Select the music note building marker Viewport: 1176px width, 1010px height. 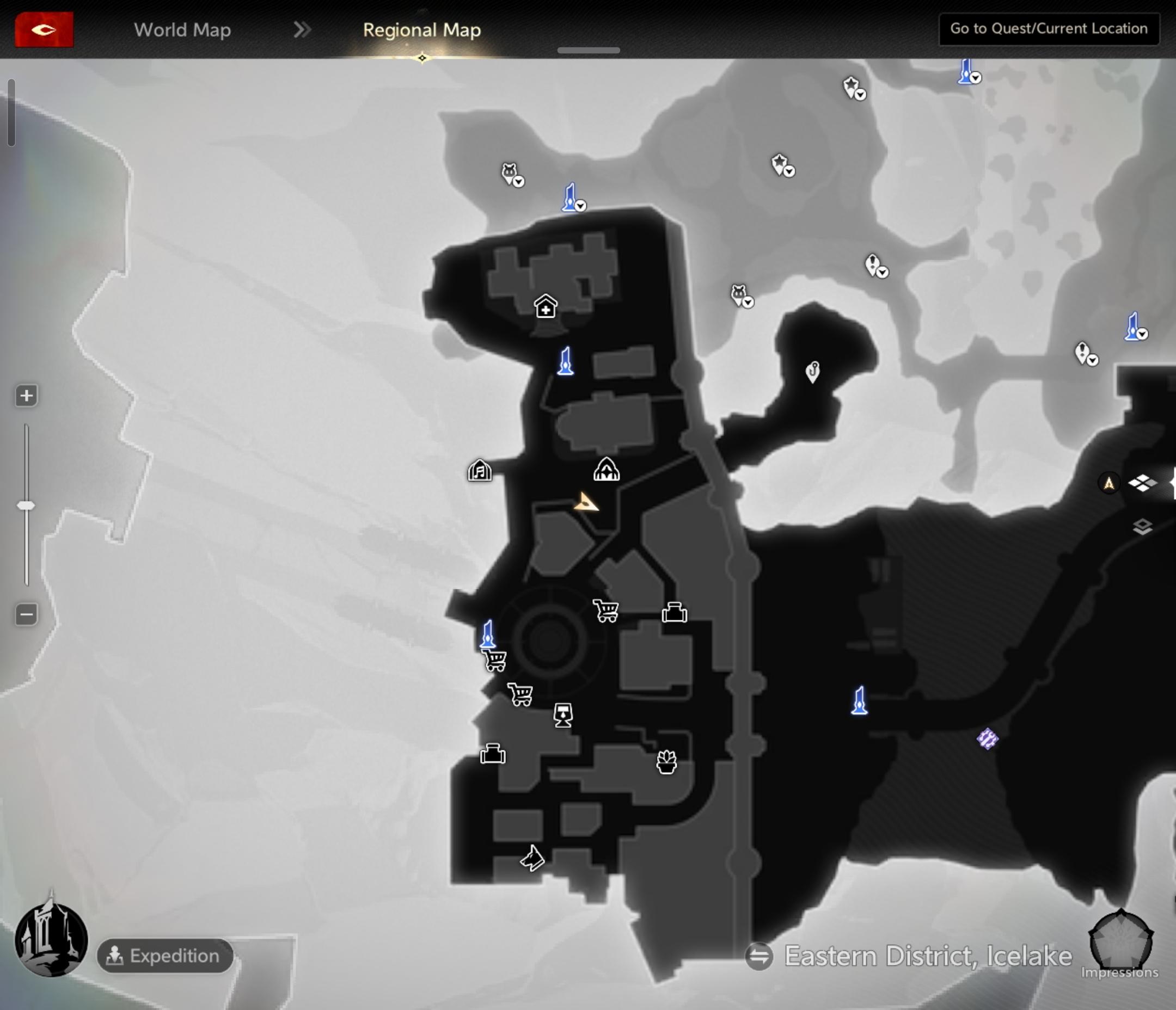(x=480, y=470)
